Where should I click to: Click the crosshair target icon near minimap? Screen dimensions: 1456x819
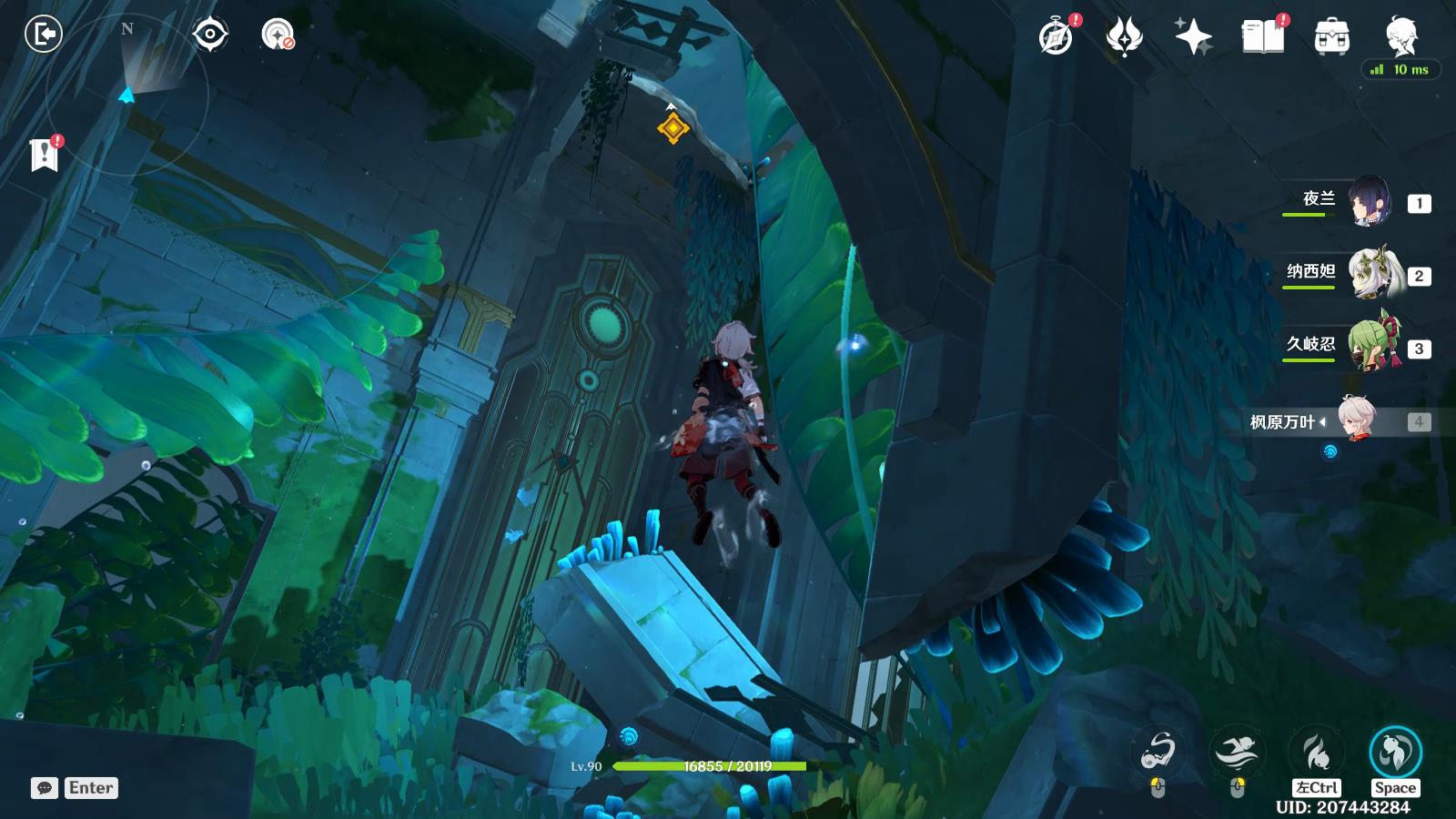point(210,35)
